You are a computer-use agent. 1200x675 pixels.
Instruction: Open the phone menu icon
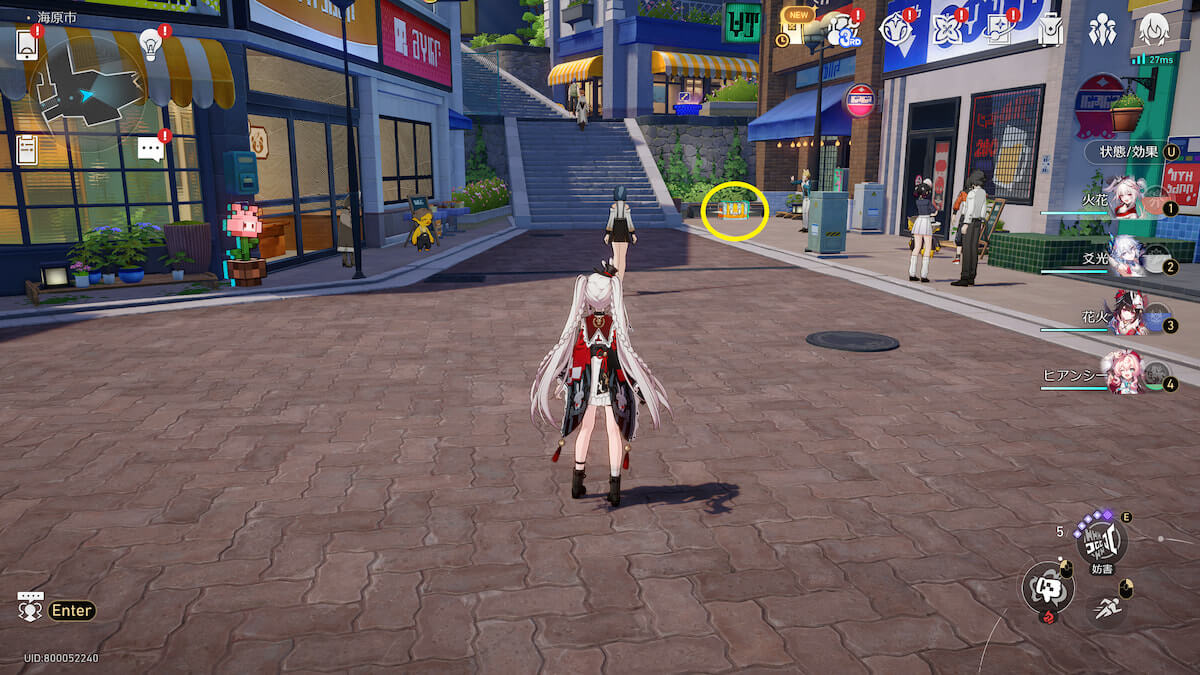pos(27,44)
